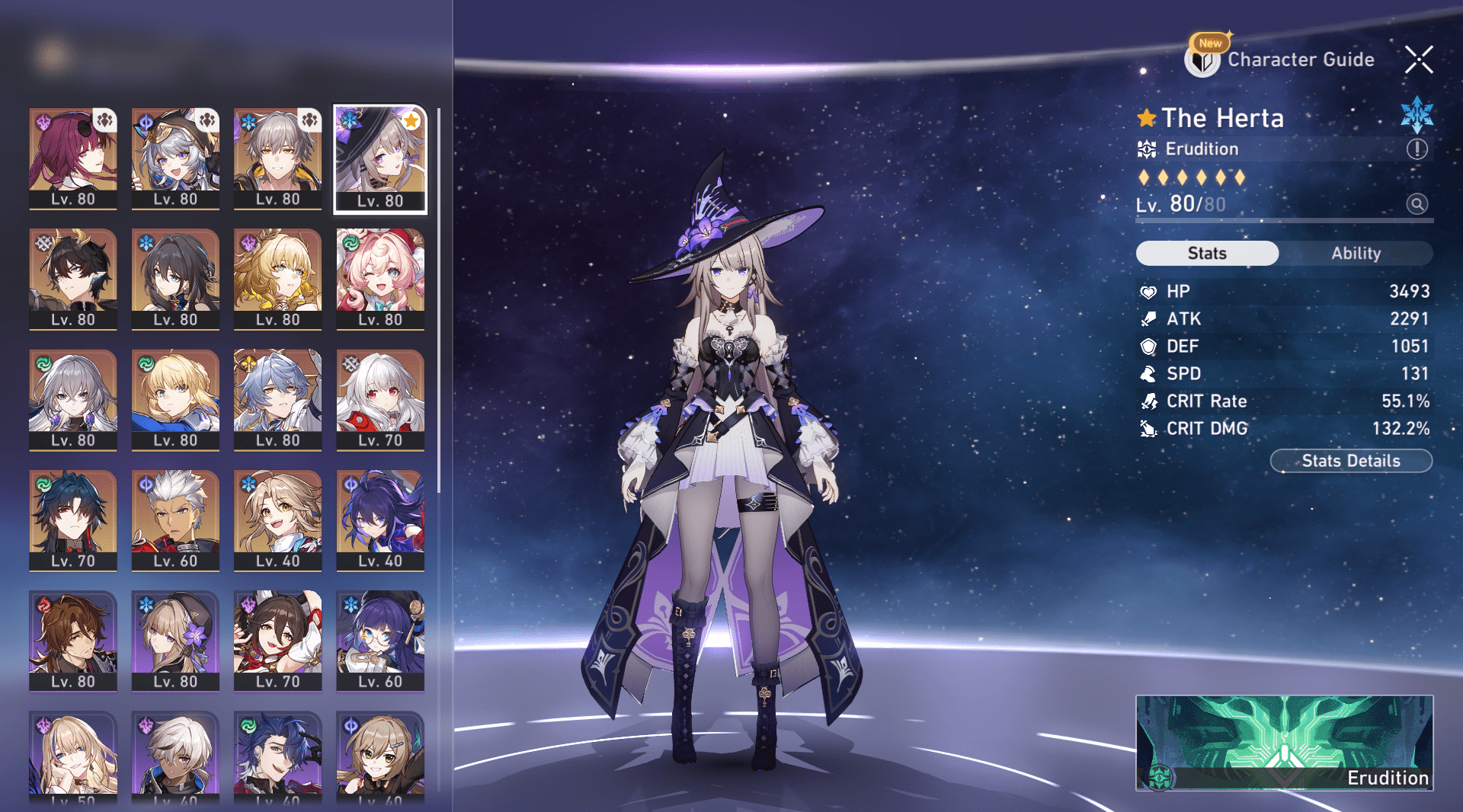The image size is (1463, 812).
Task: Click the New badge above Character Guide
Action: click(x=1209, y=43)
